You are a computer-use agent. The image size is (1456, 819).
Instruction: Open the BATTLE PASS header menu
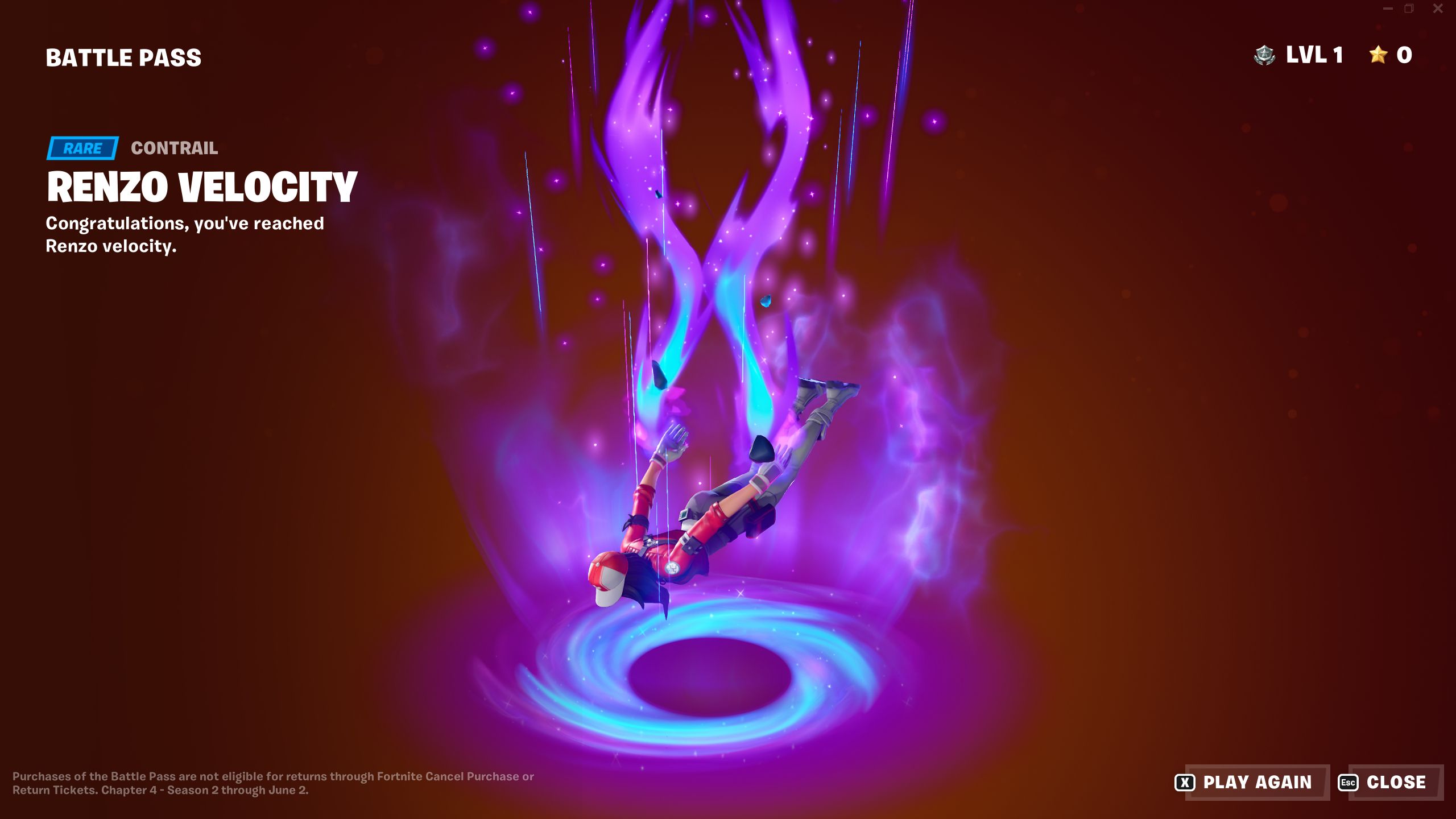[x=123, y=56]
